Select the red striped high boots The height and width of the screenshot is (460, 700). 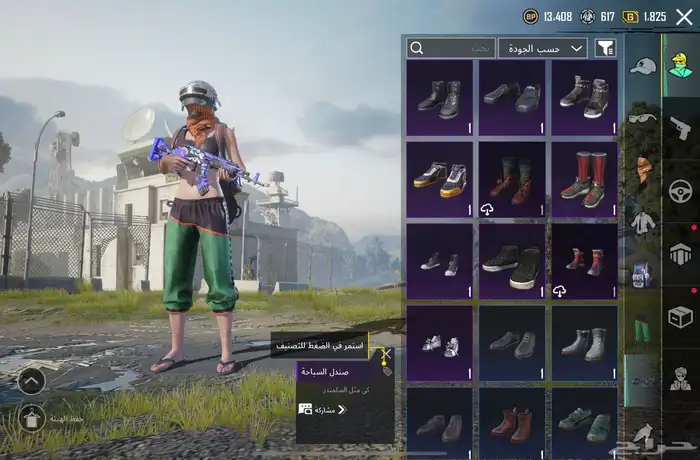coord(584,179)
